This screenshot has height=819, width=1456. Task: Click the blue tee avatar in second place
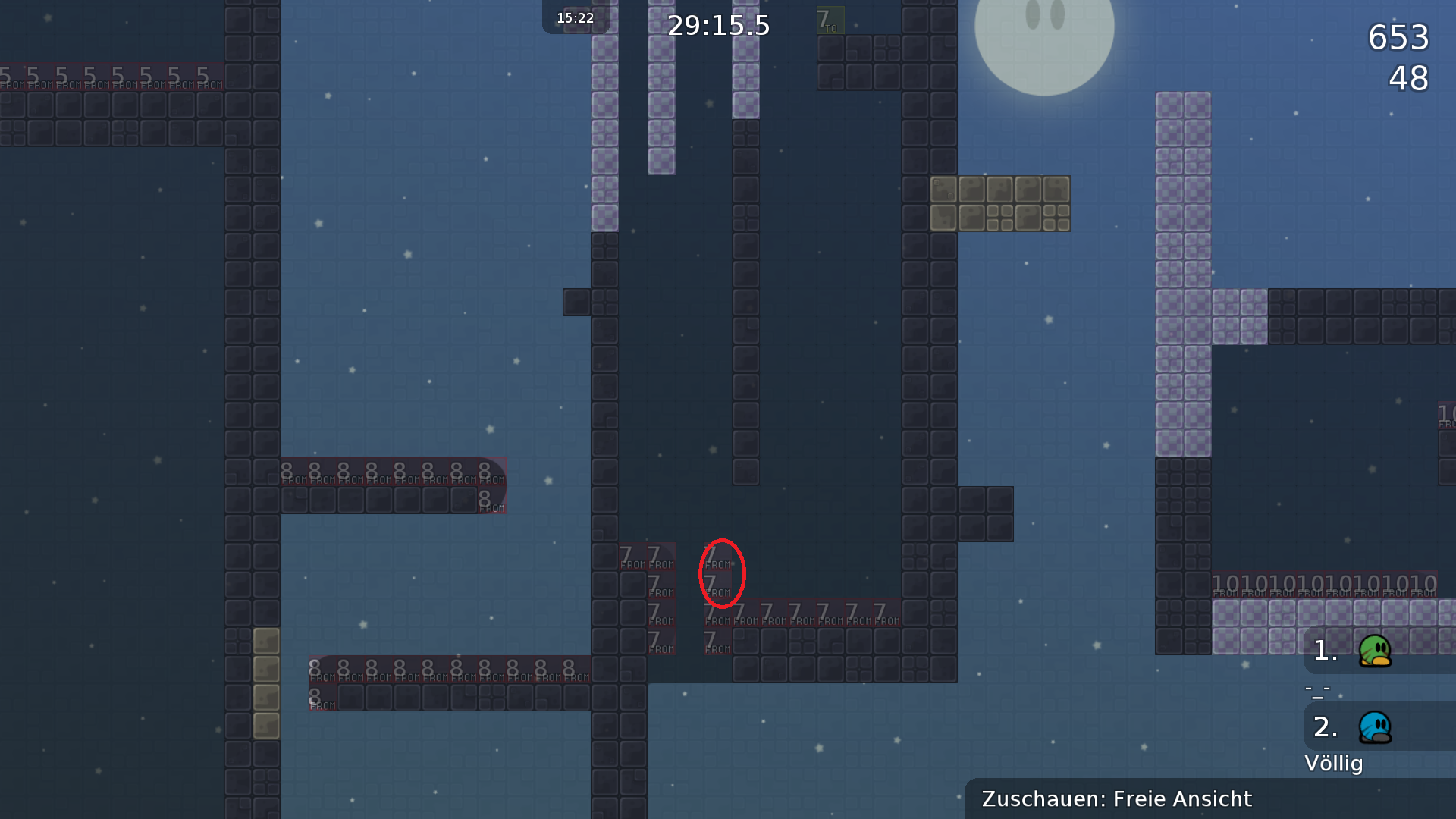pos(1374,726)
